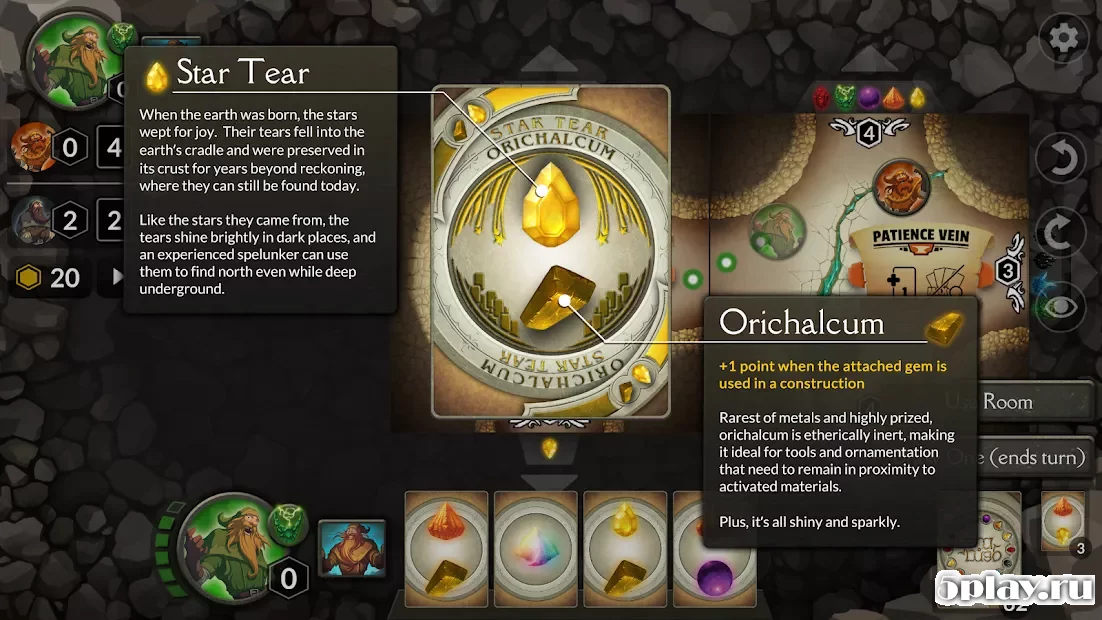
Task: Redo the undone move
Action: click(x=1062, y=232)
